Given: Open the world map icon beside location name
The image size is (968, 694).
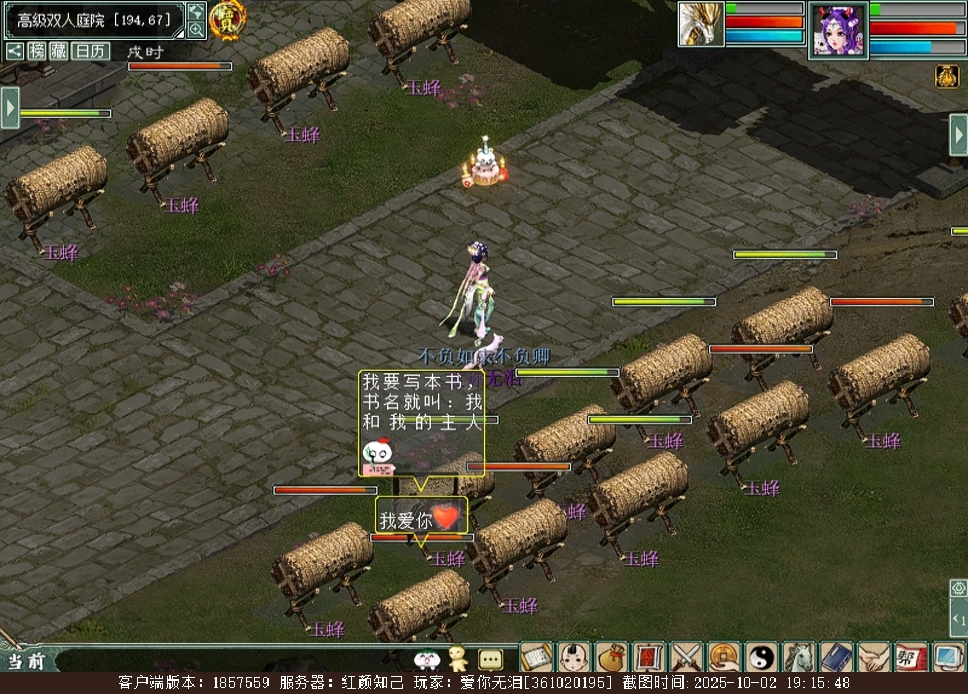Looking at the screenshot, I should pyautogui.click(x=196, y=12).
